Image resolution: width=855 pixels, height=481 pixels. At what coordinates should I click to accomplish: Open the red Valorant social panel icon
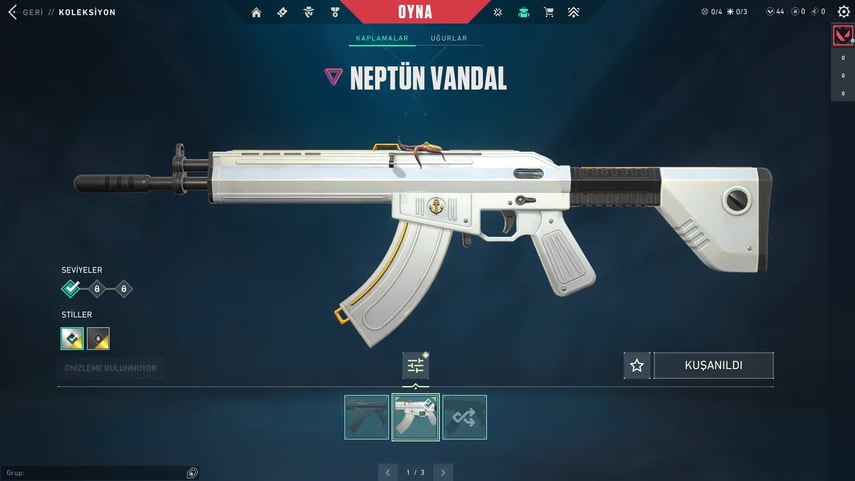(x=842, y=36)
